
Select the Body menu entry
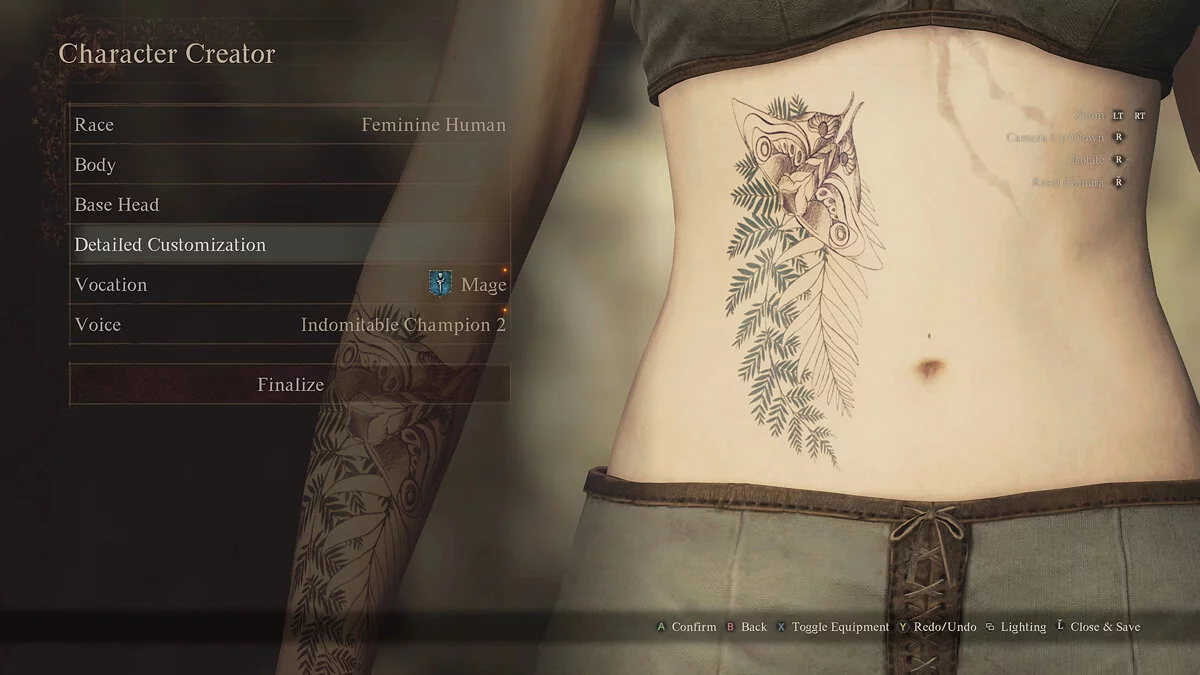(289, 165)
